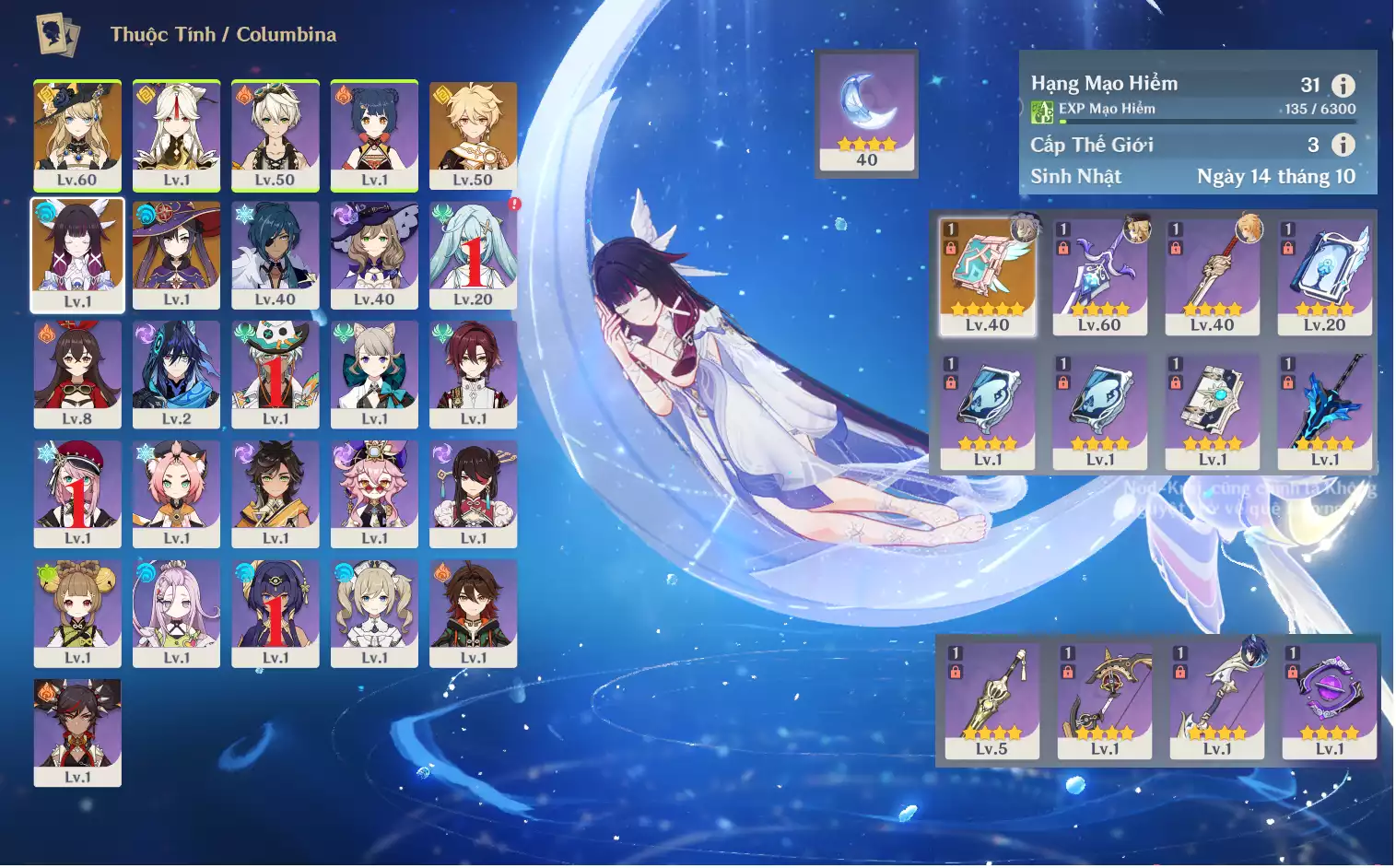Choose the Lv.50 Bennett portrait
This screenshot has width=1396, height=868.
(275, 135)
